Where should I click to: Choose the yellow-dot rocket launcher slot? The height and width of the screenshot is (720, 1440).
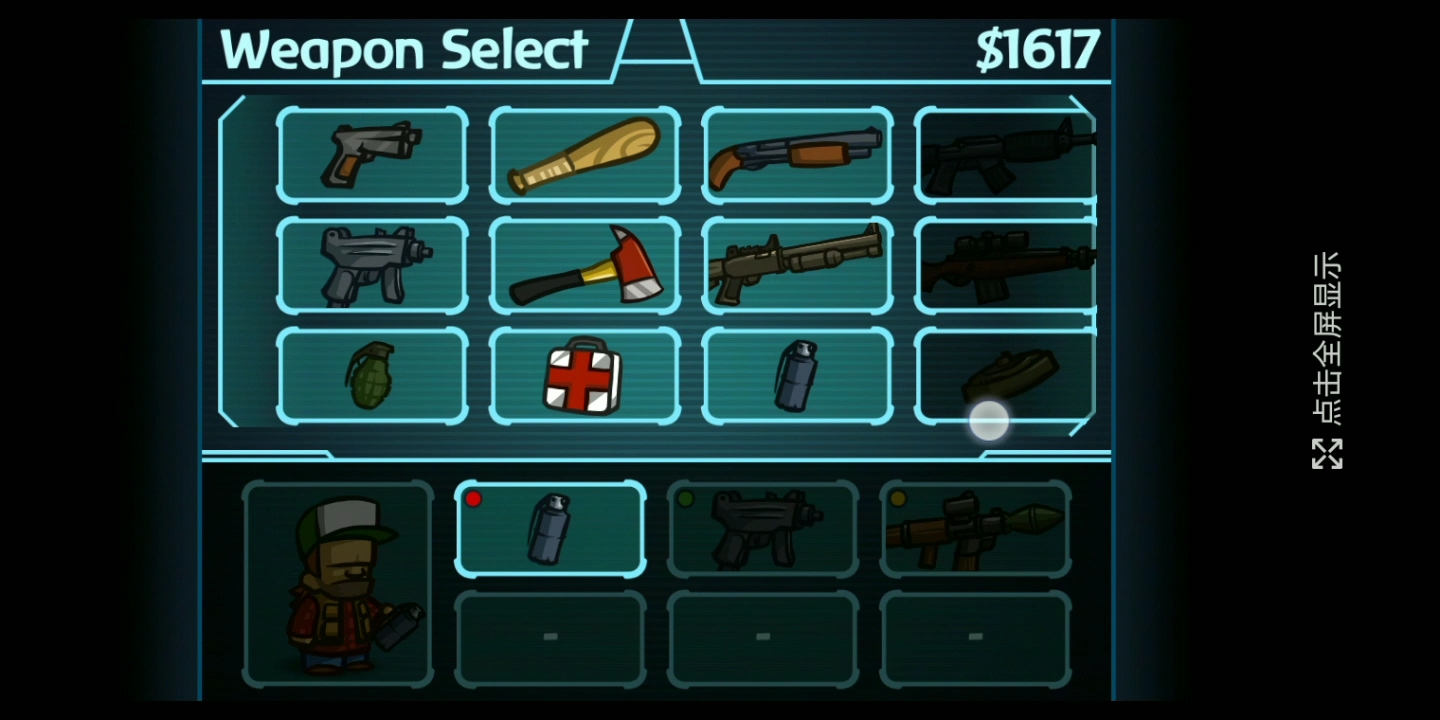tap(975, 529)
